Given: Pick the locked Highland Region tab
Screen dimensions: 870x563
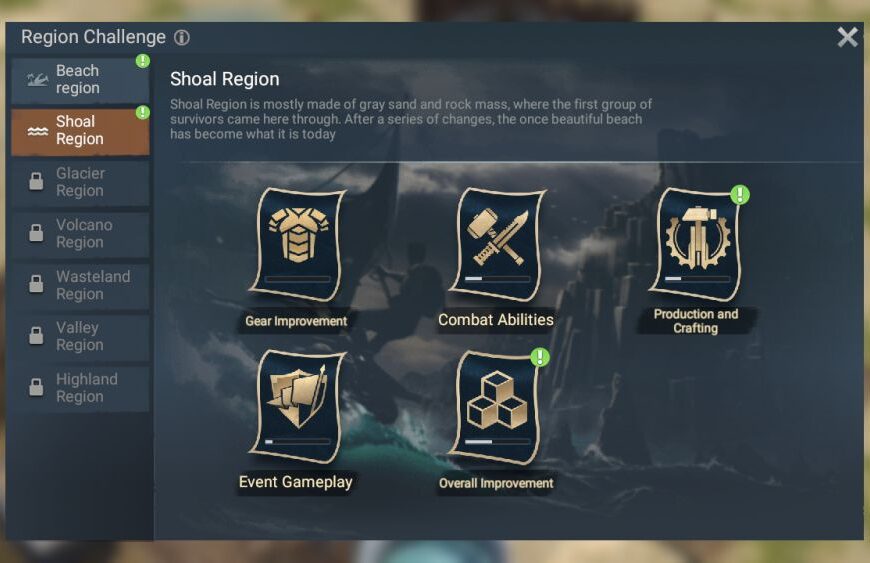Looking at the screenshot, I should (80, 388).
